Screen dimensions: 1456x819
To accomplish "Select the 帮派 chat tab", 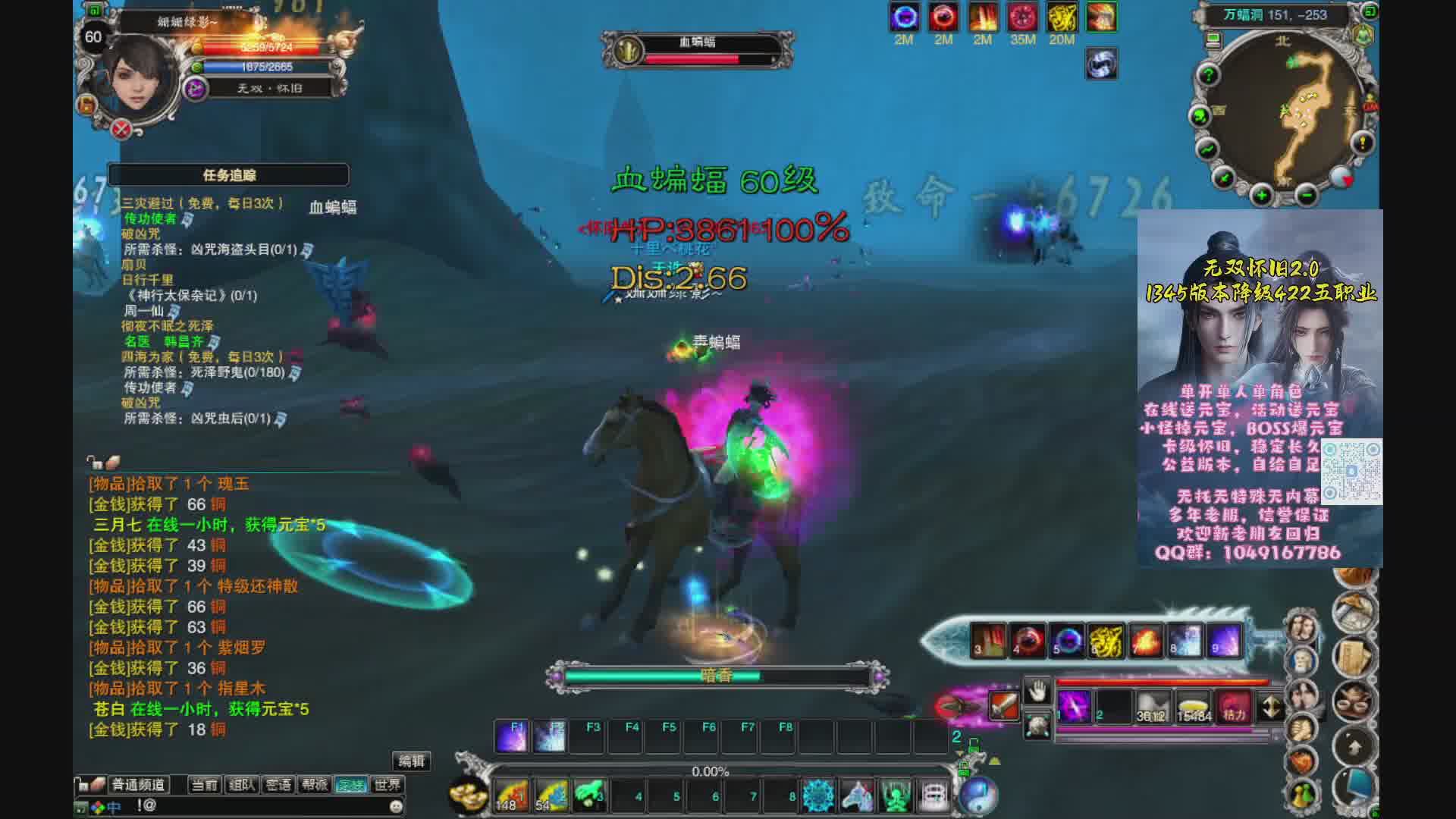I will pos(315,785).
